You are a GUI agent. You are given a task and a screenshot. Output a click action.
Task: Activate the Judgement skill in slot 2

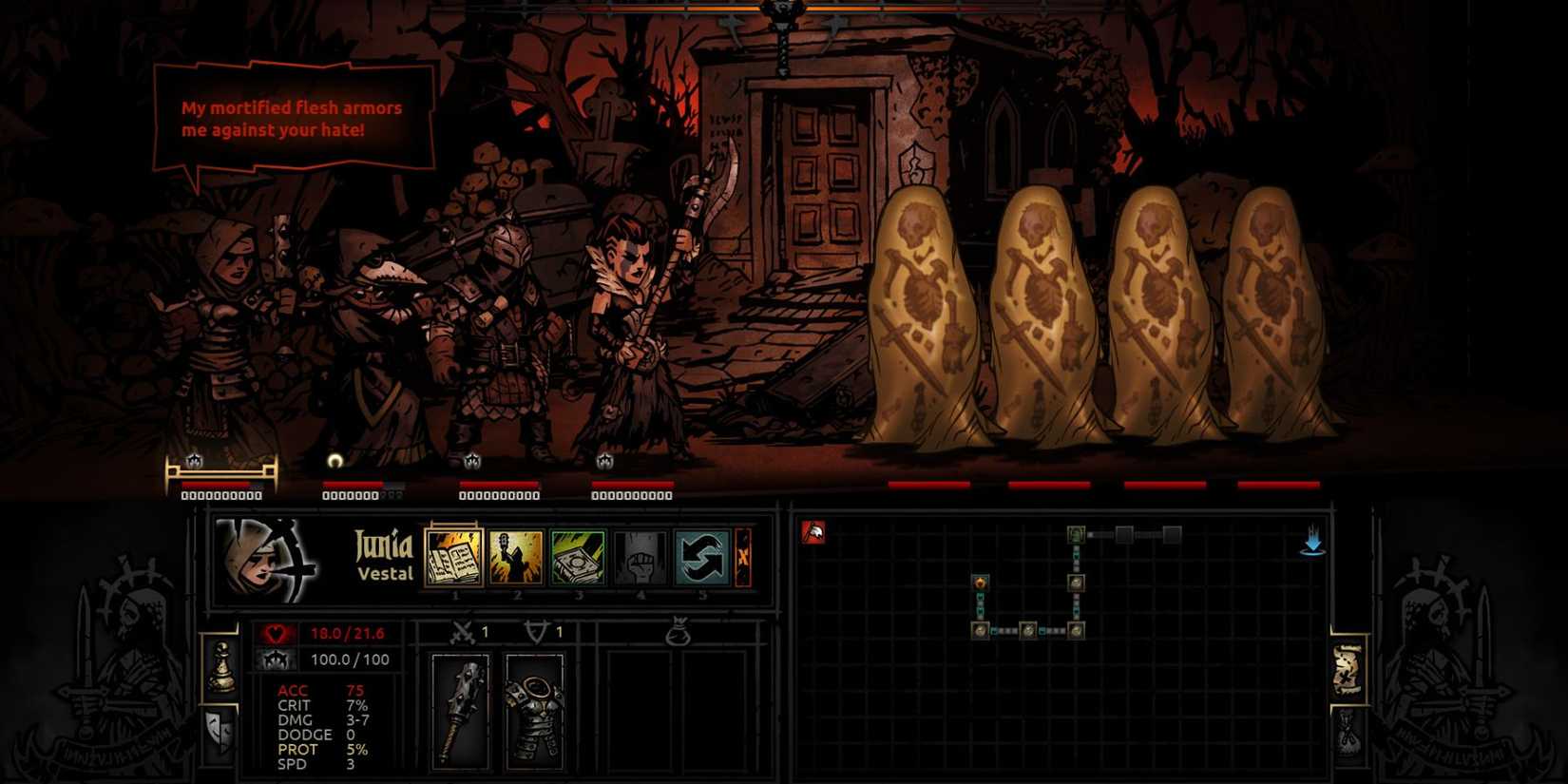517,557
